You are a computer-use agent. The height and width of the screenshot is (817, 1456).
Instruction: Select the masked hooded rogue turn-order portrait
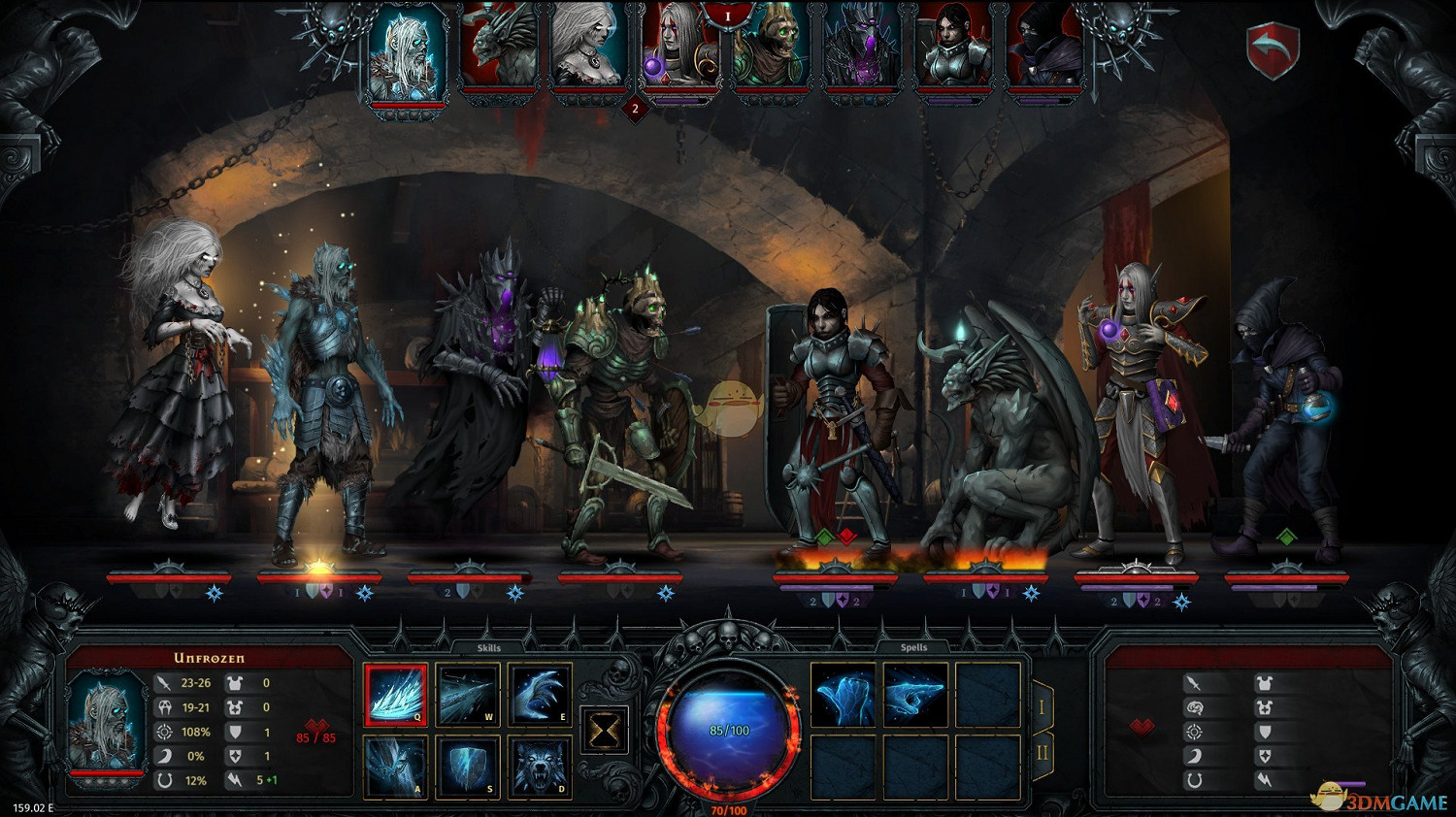1044,49
